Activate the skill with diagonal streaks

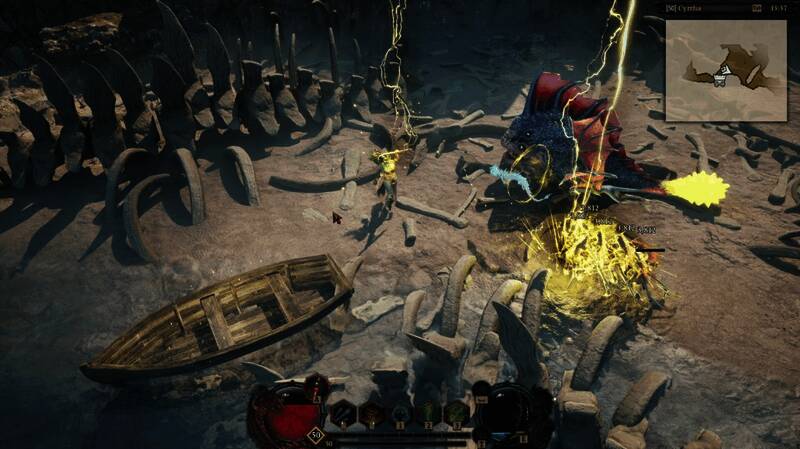[x=343, y=413]
